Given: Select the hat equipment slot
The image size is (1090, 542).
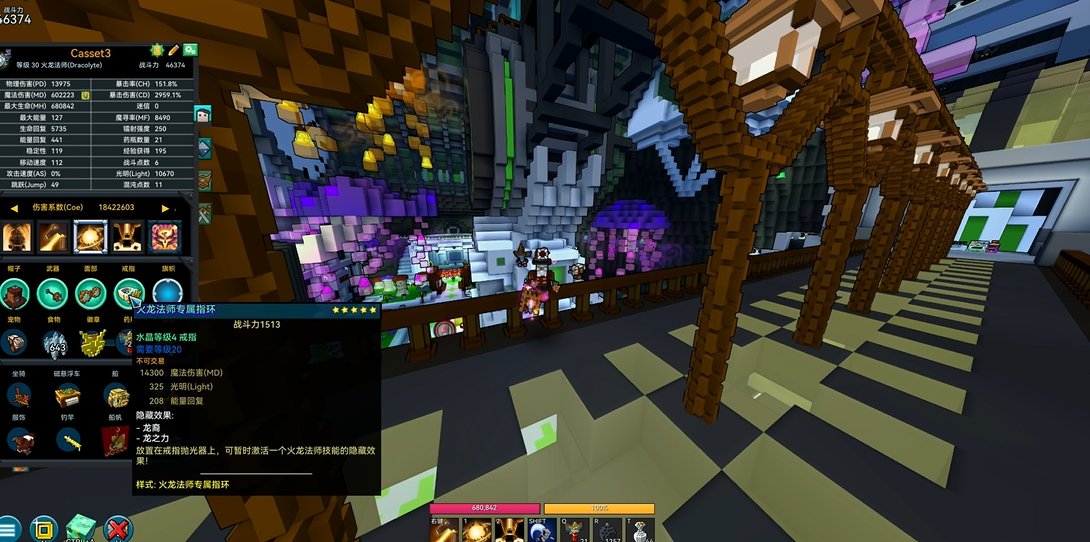Looking at the screenshot, I should click(x=15, y=293).
